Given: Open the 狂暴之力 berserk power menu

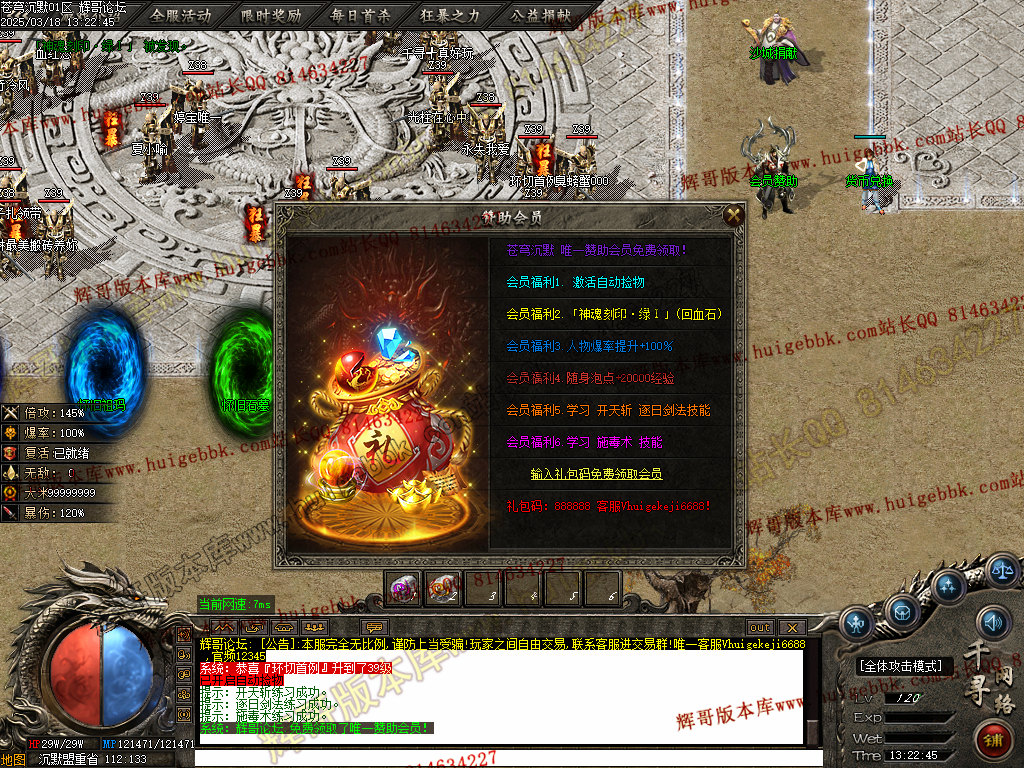Looking at the screenshot, I should tap(449, 15).
